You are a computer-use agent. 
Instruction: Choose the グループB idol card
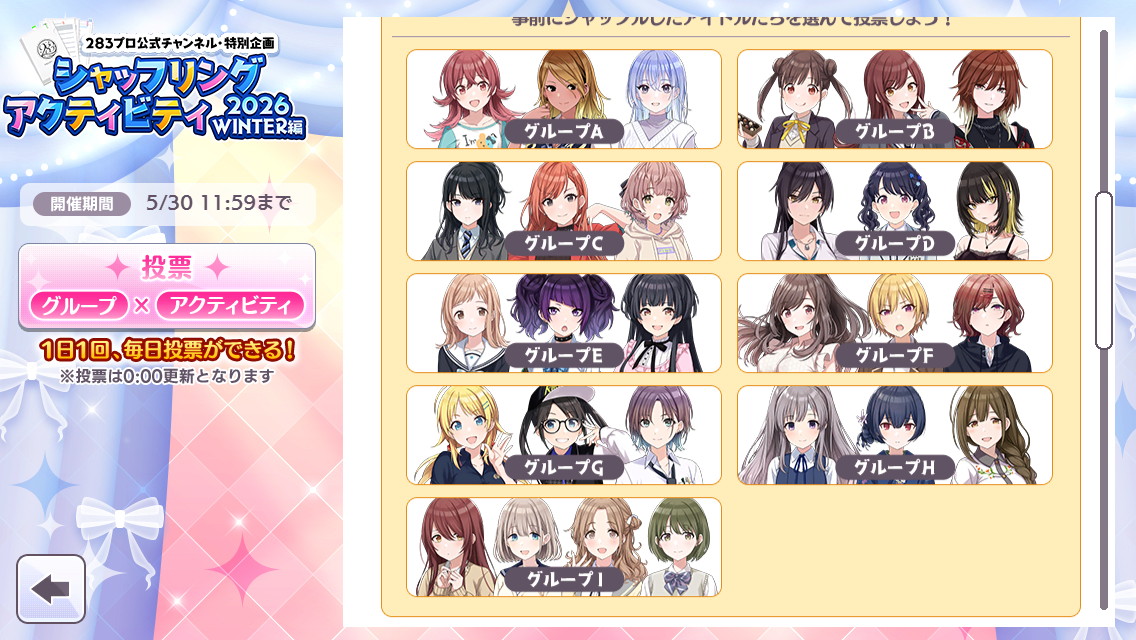[x=894, y=99]
